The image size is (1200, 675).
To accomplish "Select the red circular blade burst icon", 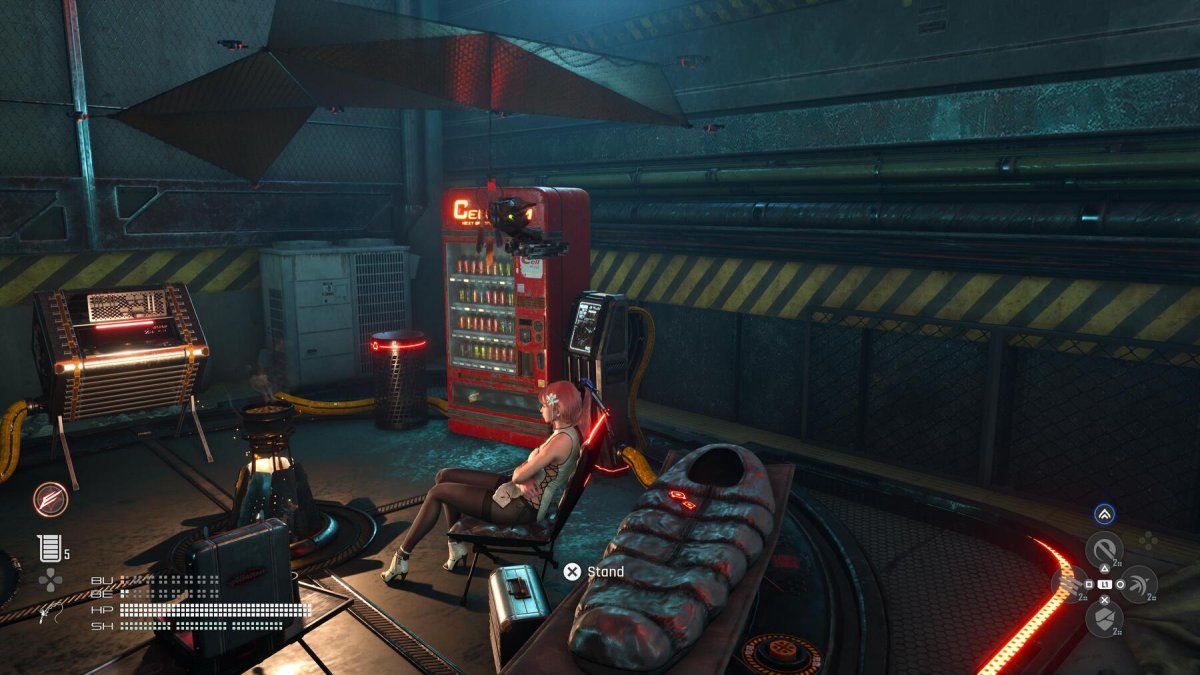I will 49,499.
